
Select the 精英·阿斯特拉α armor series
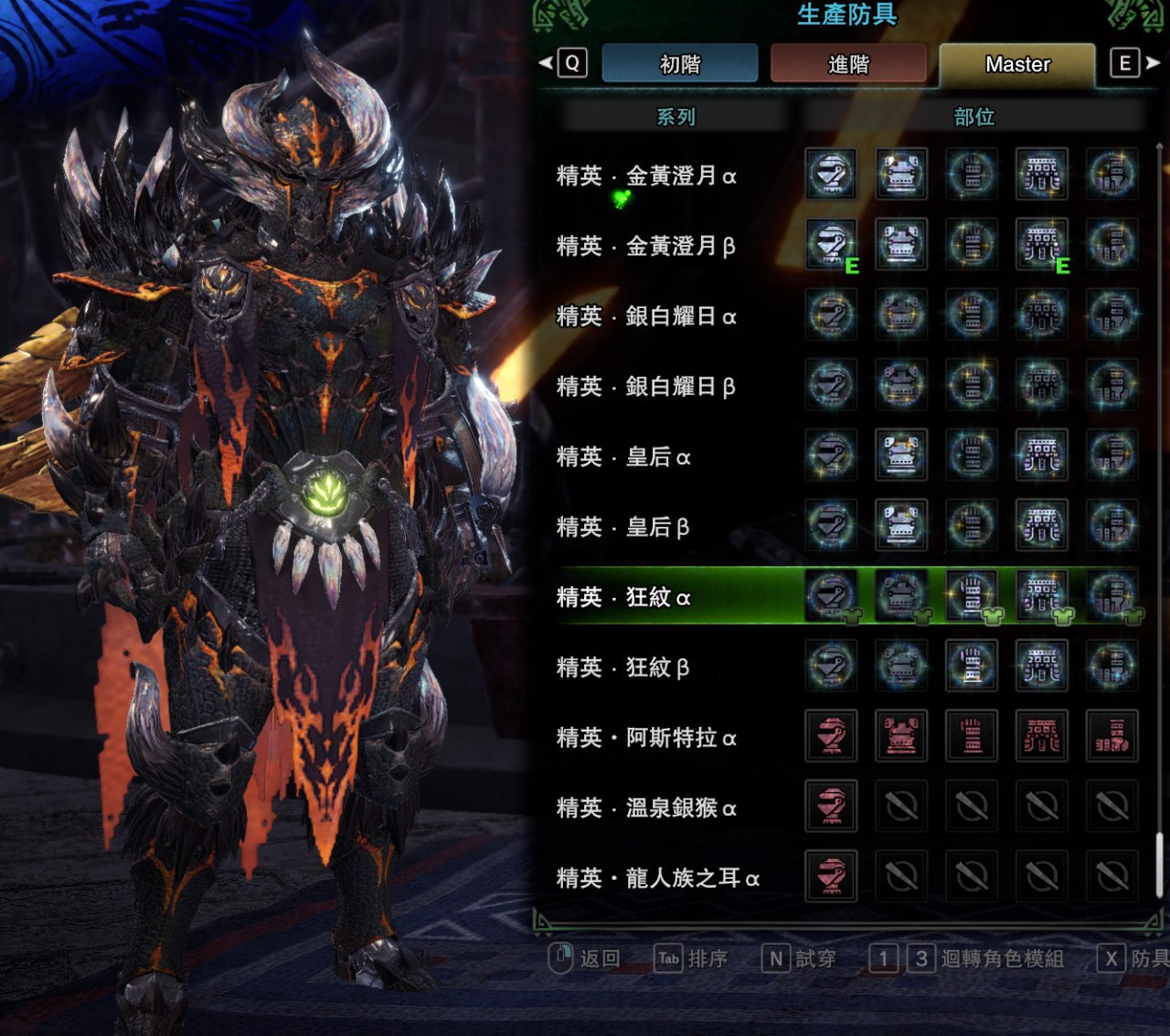646,738
